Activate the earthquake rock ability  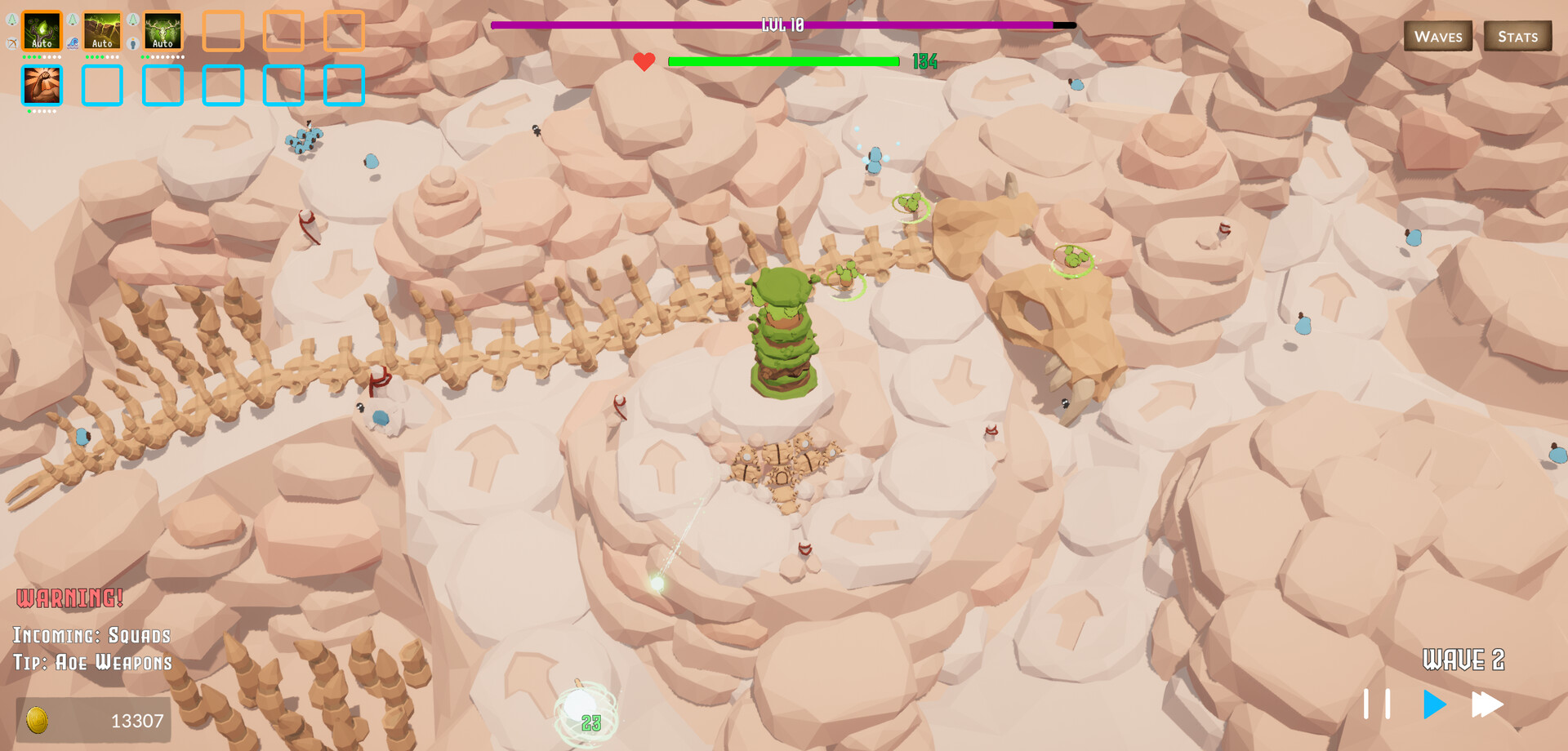point(103,31)
